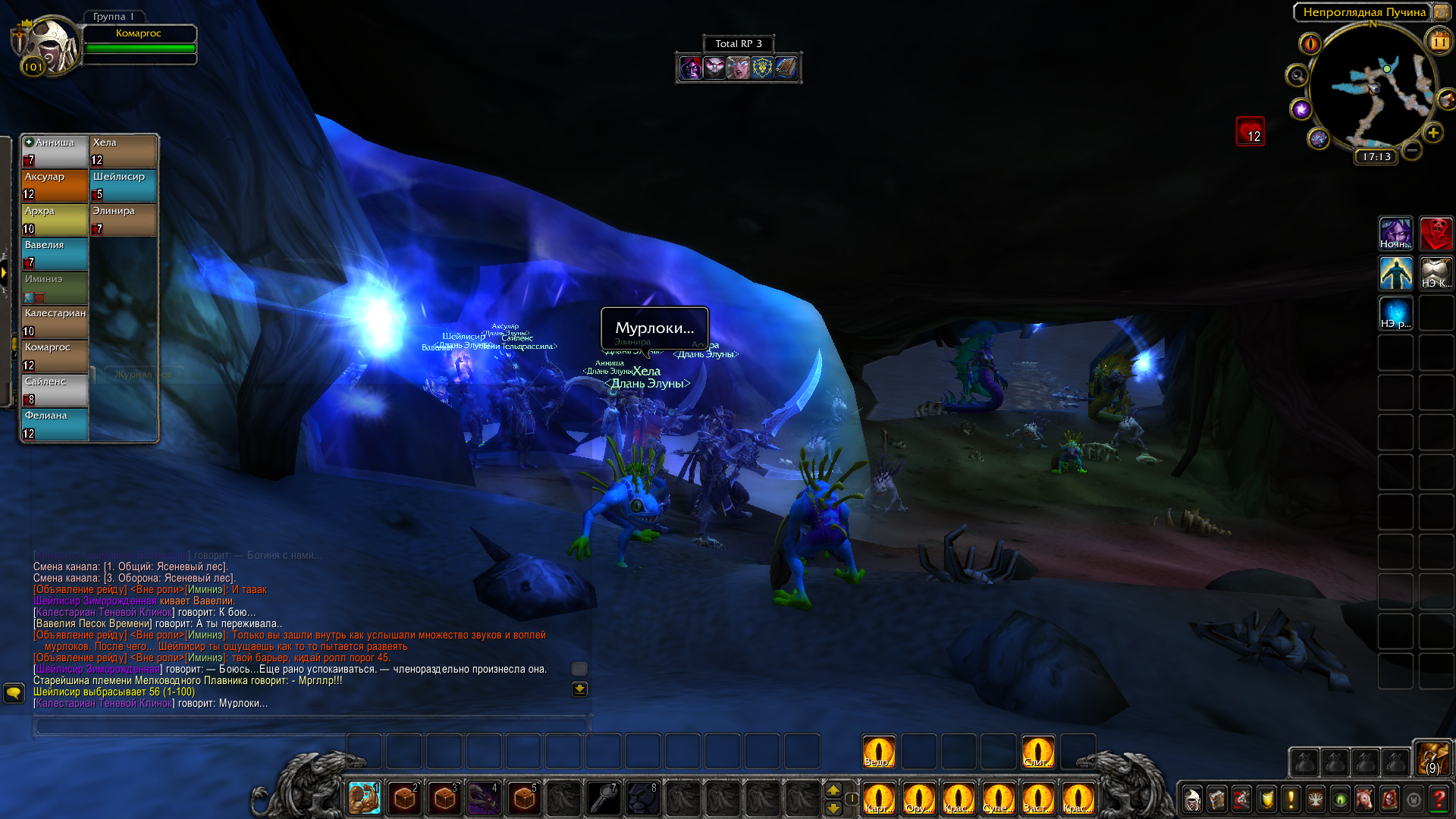Use the key item in slot 7
The image size is (1456, 819).
[604, 798]
